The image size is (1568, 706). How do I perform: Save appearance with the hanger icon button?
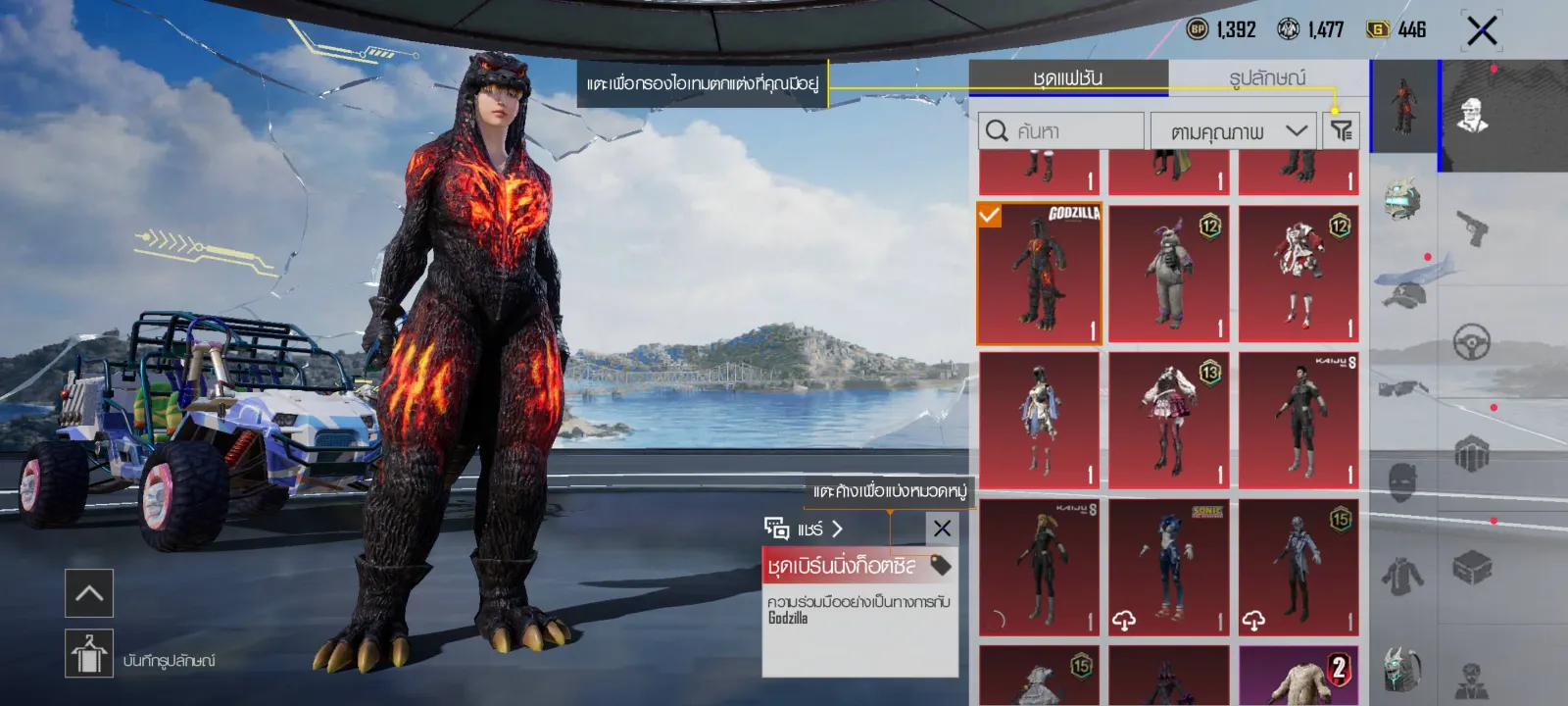click(x=89, y=653)
